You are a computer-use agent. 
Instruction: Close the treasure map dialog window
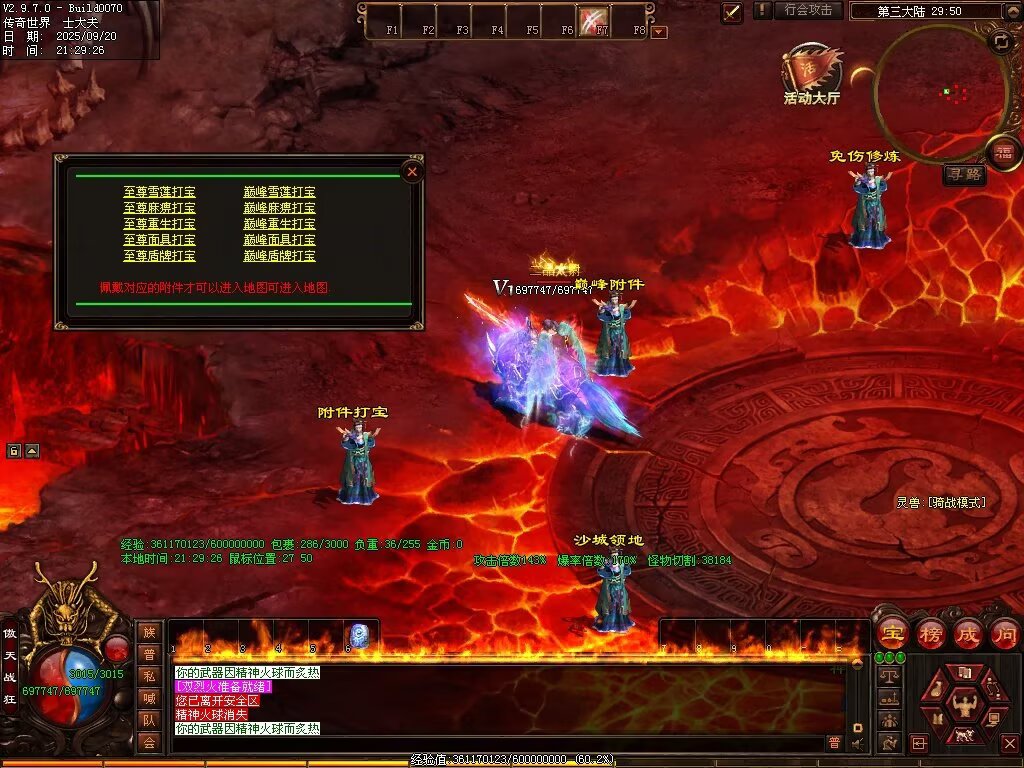click(x=412, y=172)
